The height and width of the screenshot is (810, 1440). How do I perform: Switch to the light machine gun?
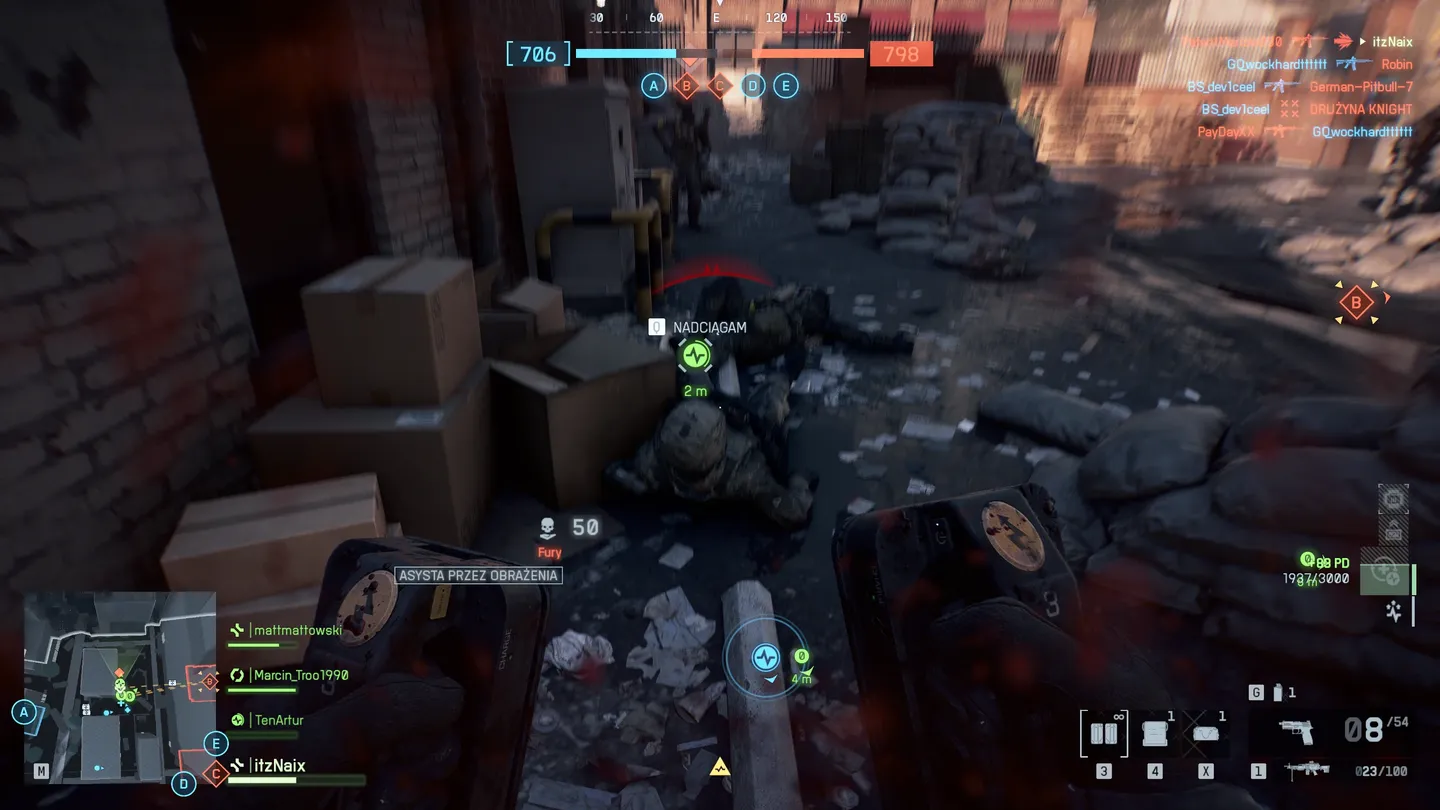tap(1306, 770)
